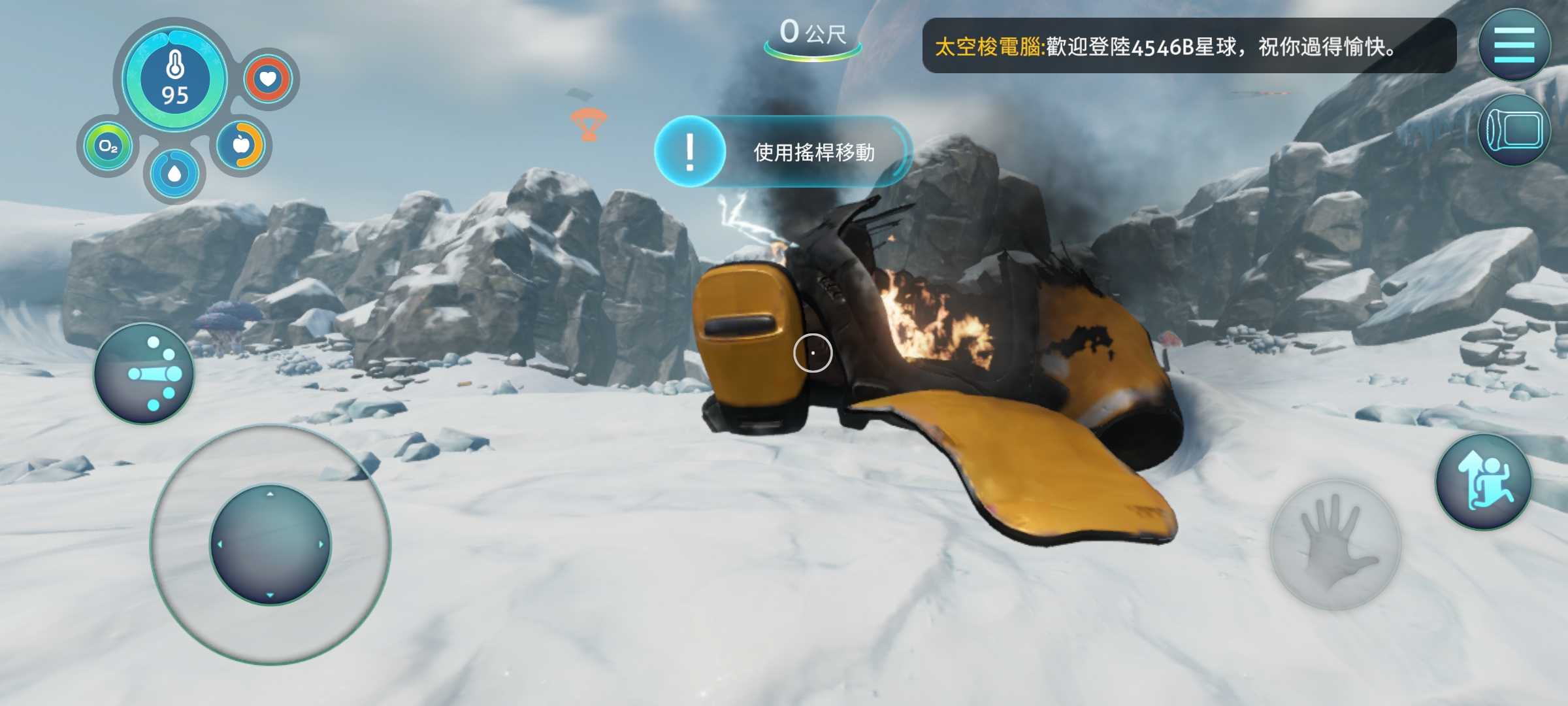1568x706 pixels.
Task: Tap the body temperature gauge
Action: point(174,78)
